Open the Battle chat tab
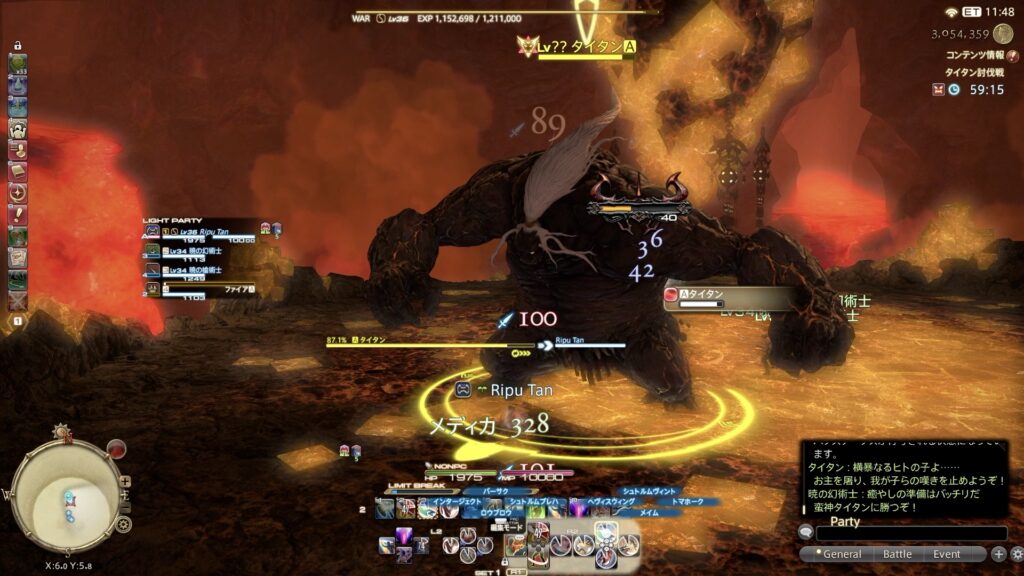 tap(897, 554)
